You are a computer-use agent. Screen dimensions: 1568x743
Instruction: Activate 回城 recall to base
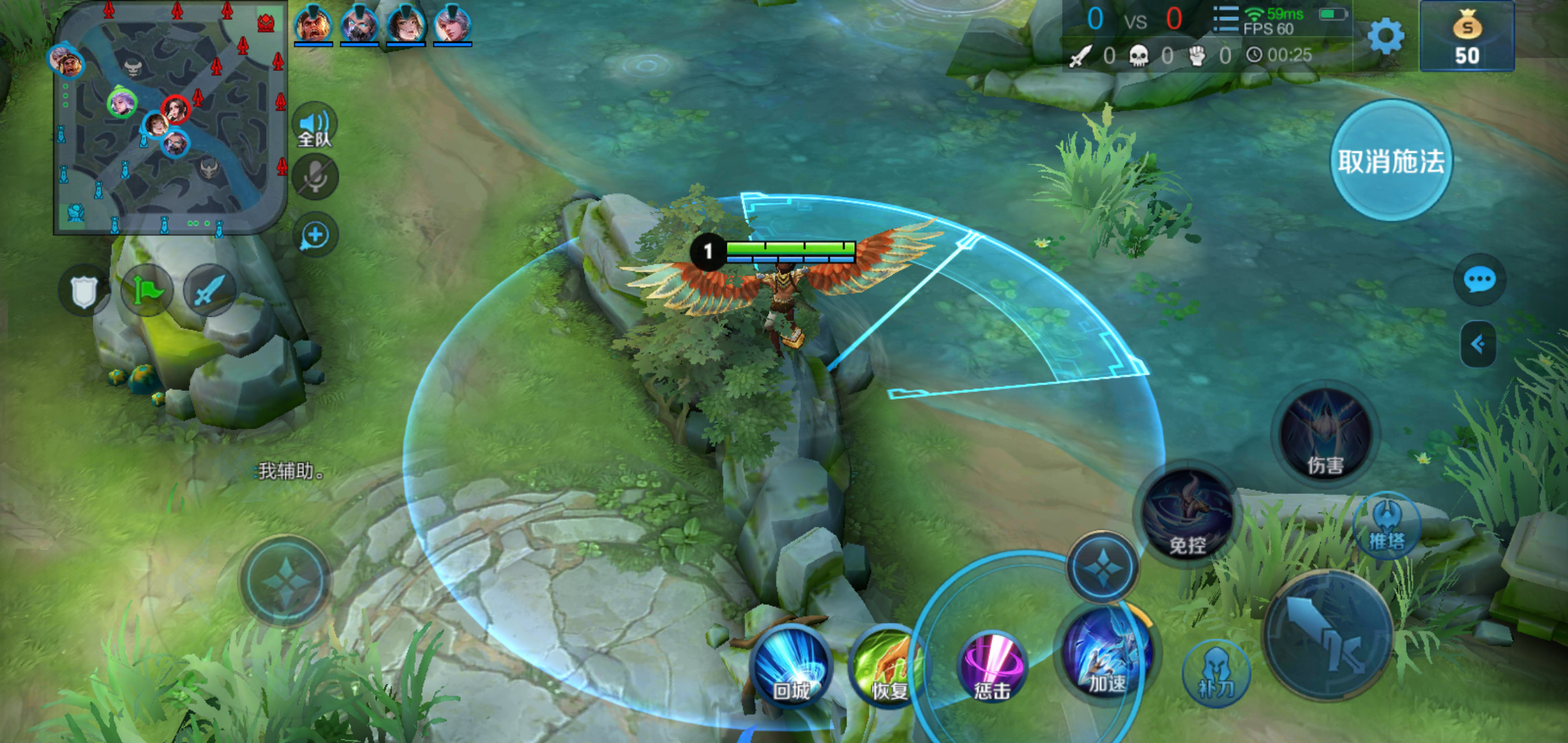click(x=791, y=667)
